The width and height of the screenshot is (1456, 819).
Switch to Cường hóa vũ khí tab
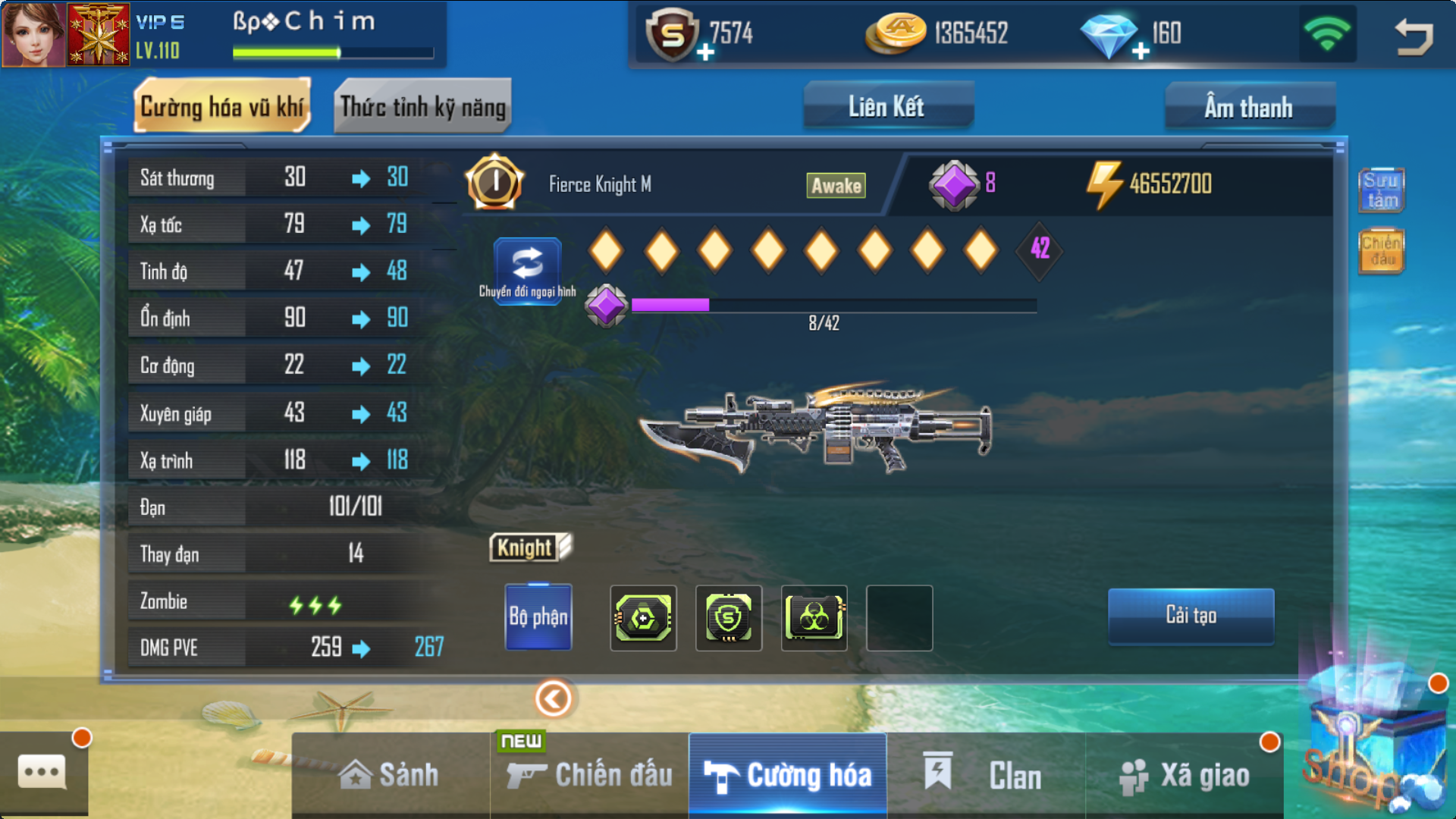click(222, 107)
